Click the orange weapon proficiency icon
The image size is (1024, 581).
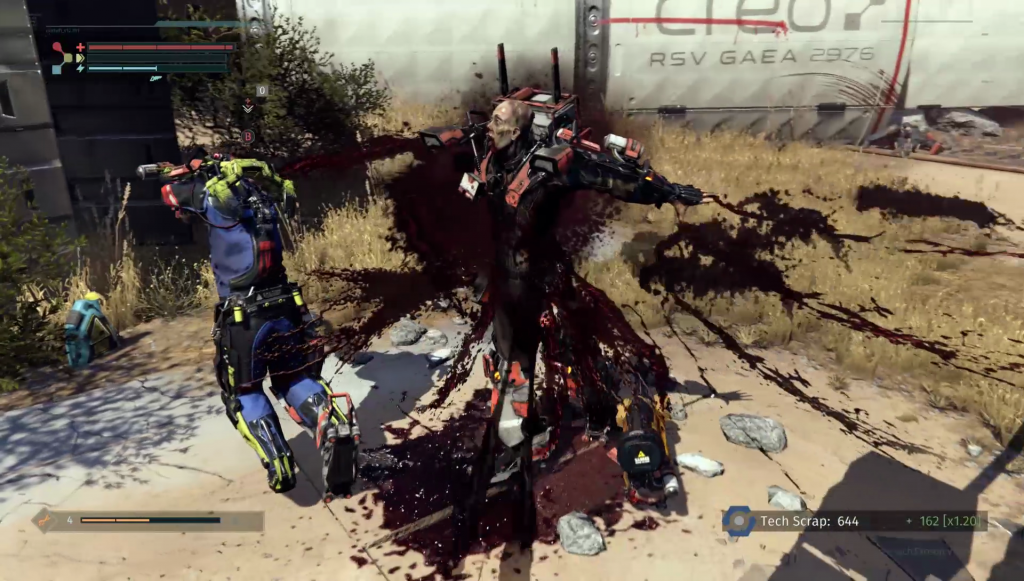point(45,520)
